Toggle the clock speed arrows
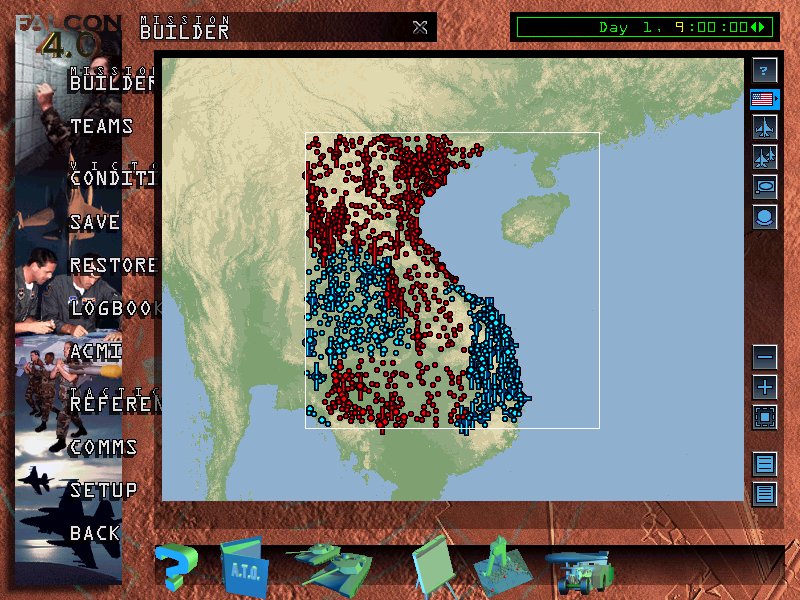Image resolution: width=800 pixels, height=600 pixels. tap(762, 27)
